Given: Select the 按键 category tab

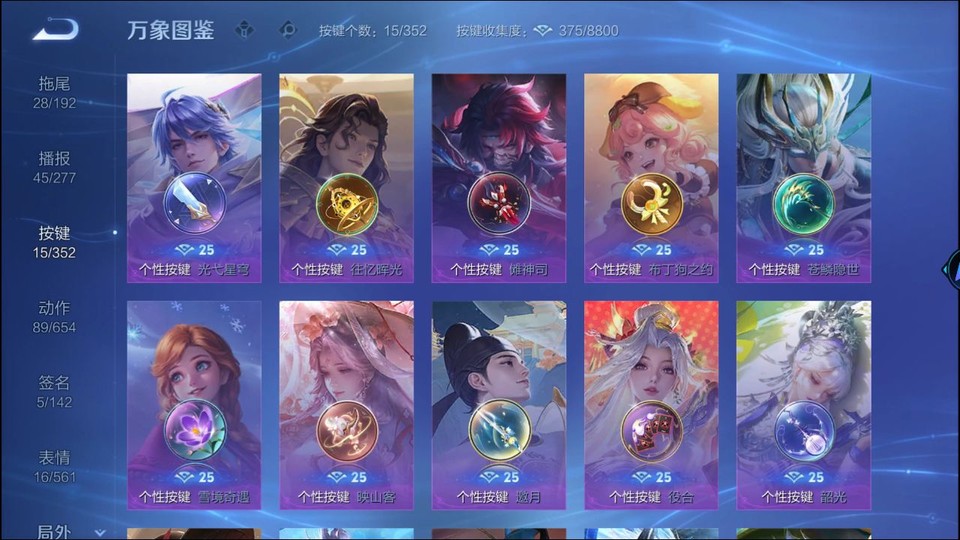Looking at the screenshot, I should click(55, 241).
